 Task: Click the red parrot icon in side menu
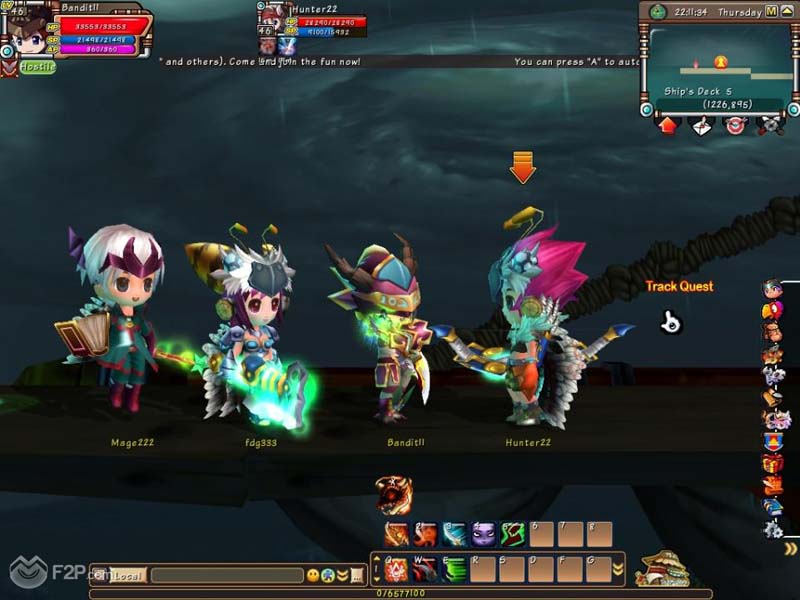(773, 310)
